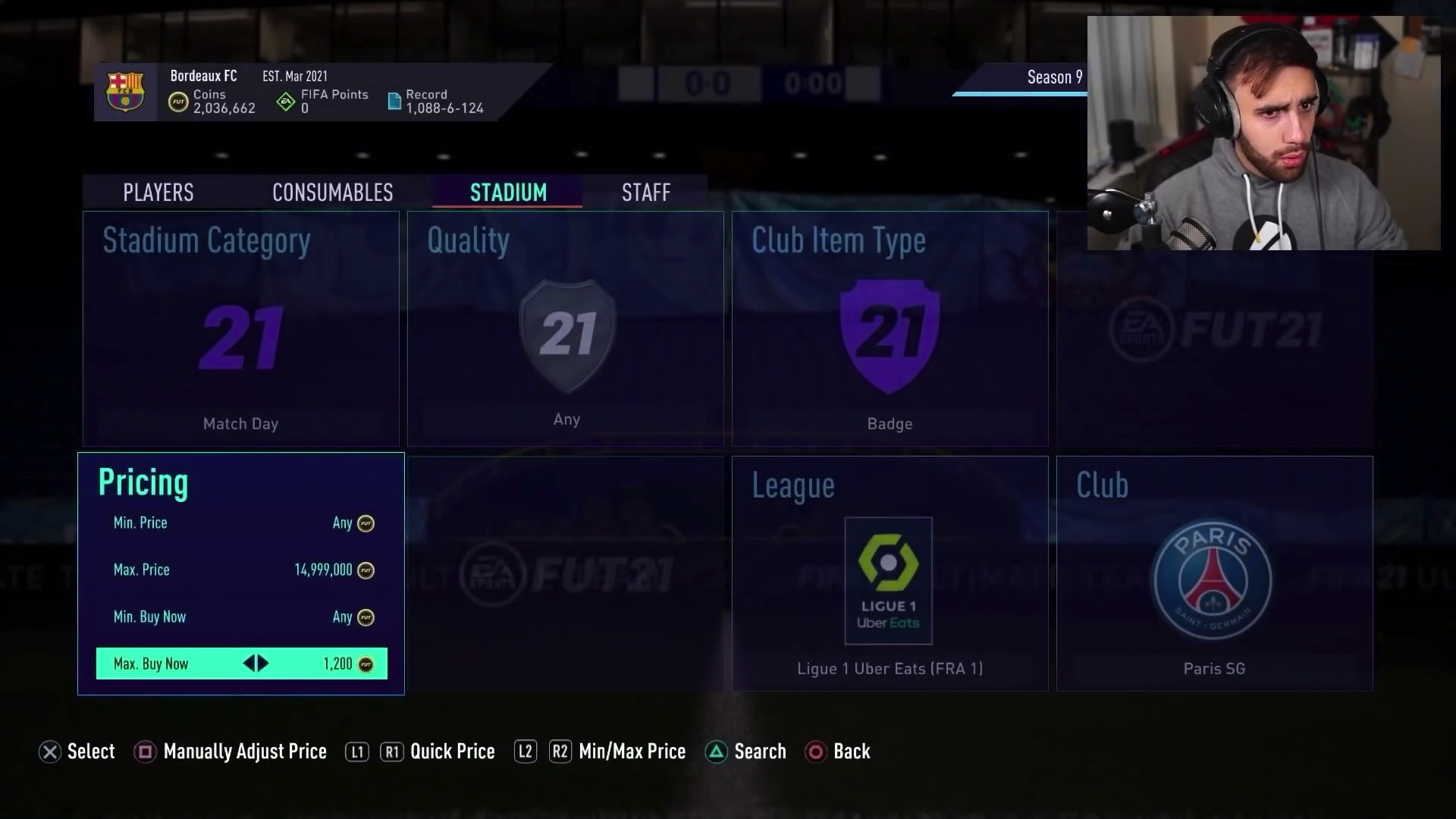
Task: Open the Club filter showing Paris SG
Action: (x=1214, y=573)
